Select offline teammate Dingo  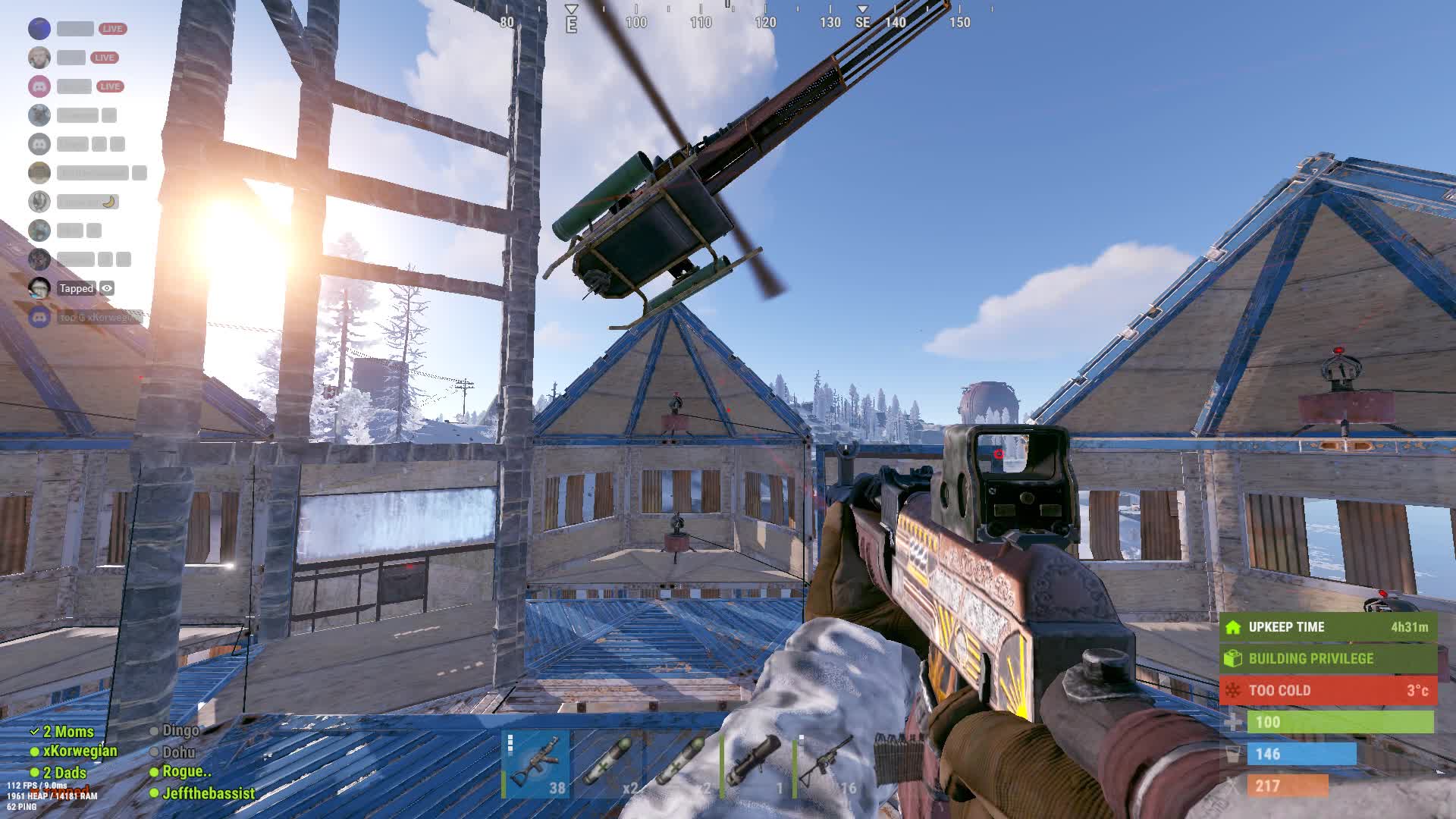coord(180,731)
